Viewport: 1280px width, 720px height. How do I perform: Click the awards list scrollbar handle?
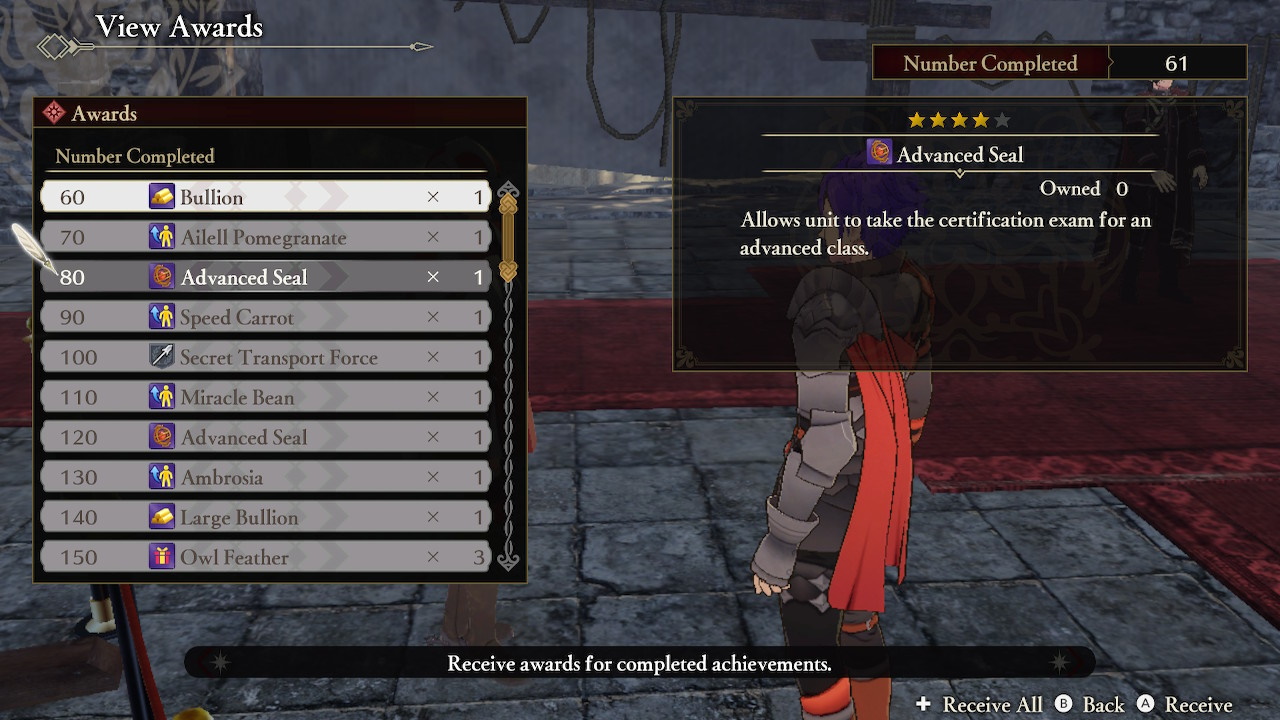click(508, 237)
